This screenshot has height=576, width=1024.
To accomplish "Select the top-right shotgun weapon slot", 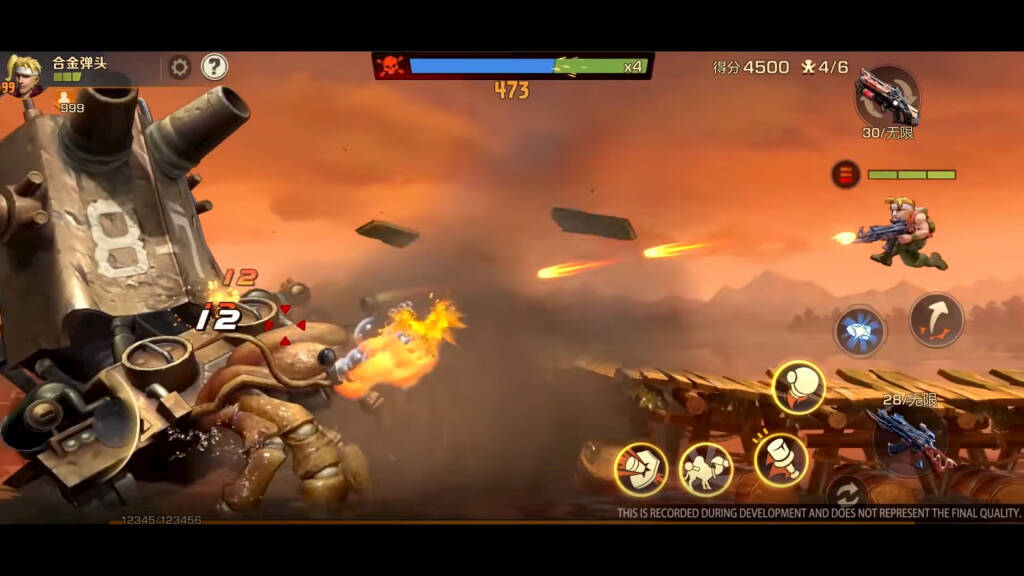I will pyautogui.click(x=887, y=97).
